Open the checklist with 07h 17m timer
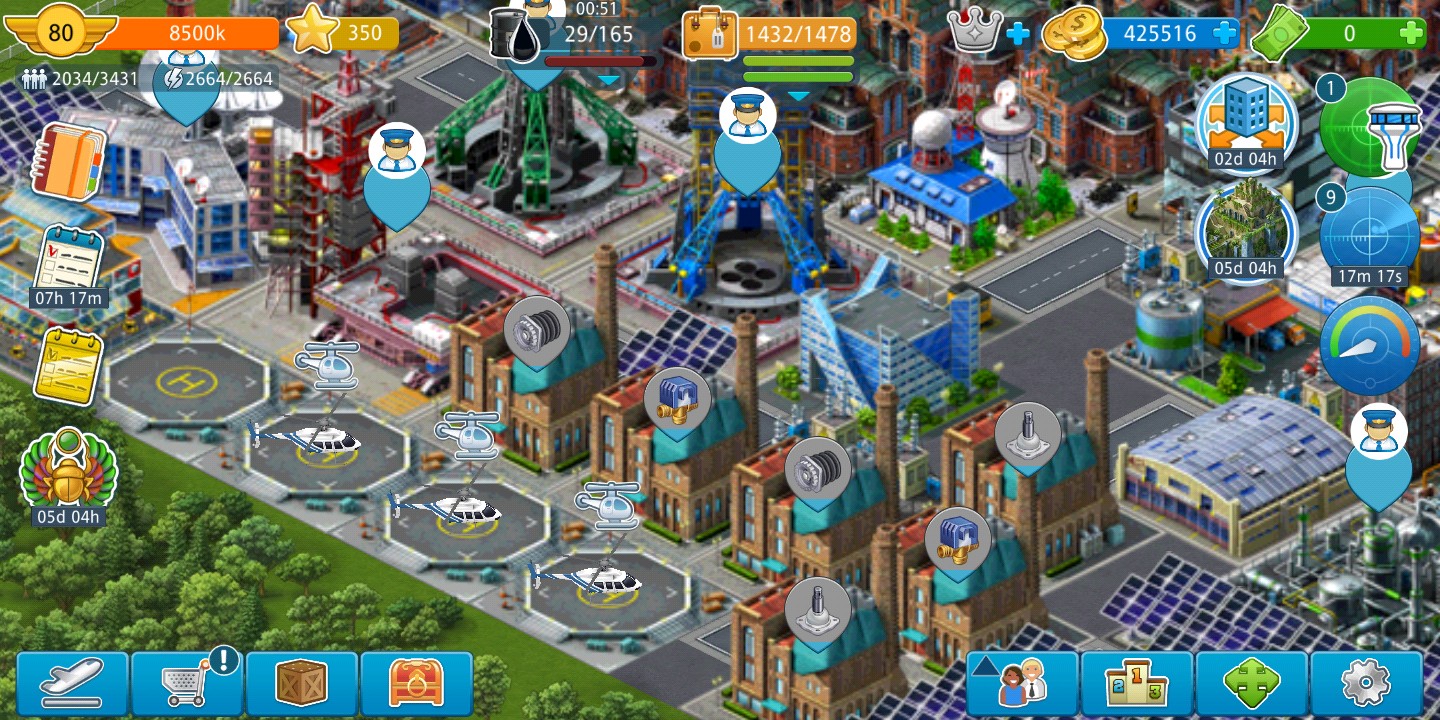Image resolution: width=1440 pixels, height=720 pixels. click(68, 262)
